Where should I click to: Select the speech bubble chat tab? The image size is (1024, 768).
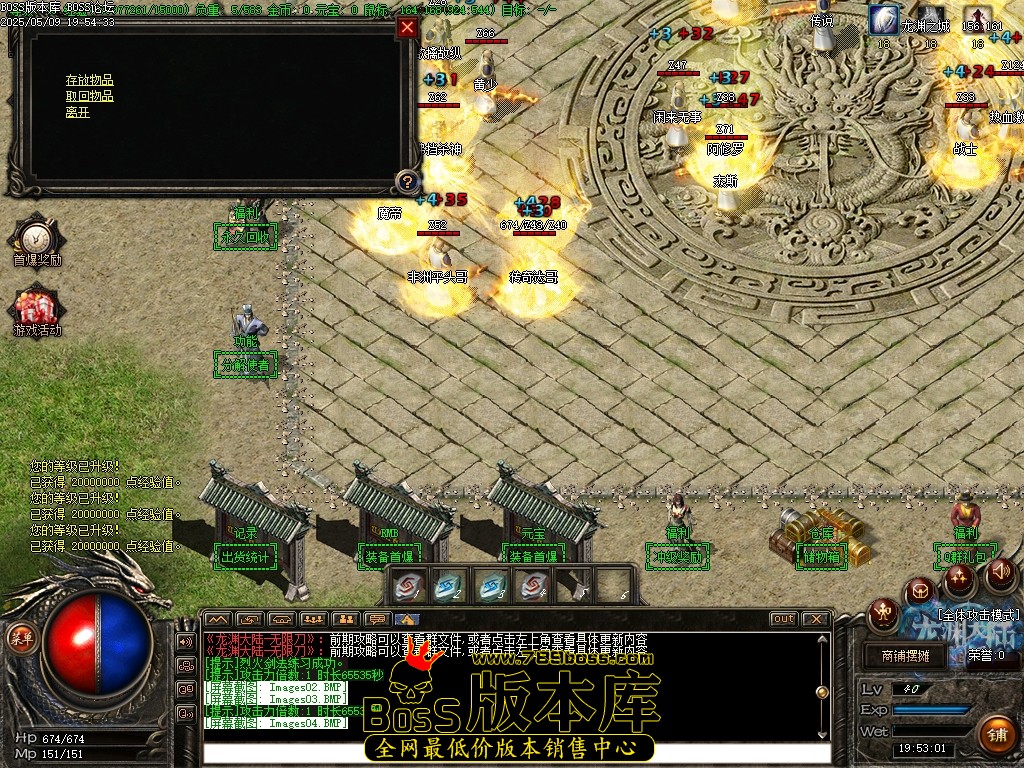(x=377, y=619)
